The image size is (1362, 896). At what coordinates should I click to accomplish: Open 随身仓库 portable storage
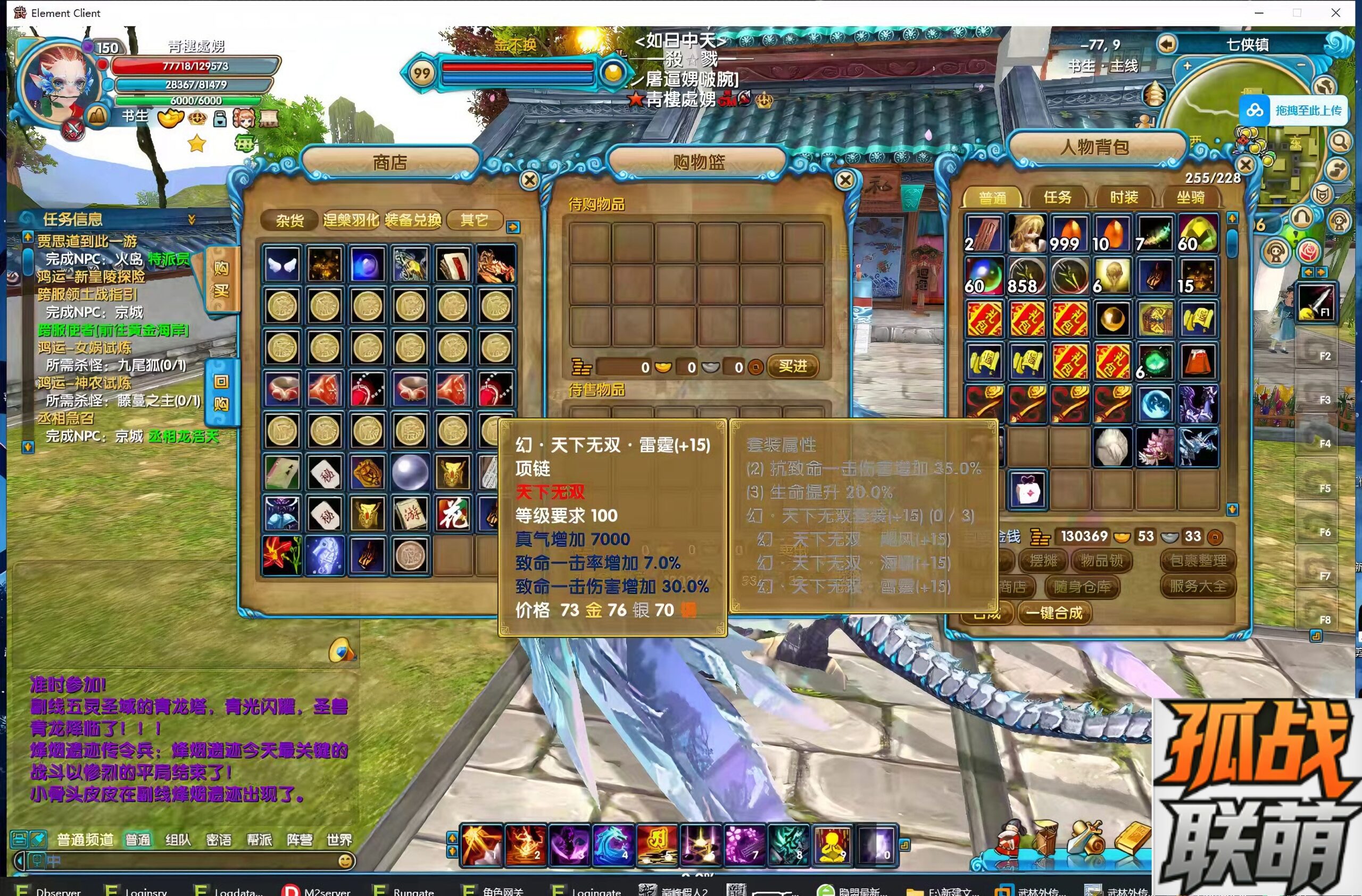point(1082,586)
